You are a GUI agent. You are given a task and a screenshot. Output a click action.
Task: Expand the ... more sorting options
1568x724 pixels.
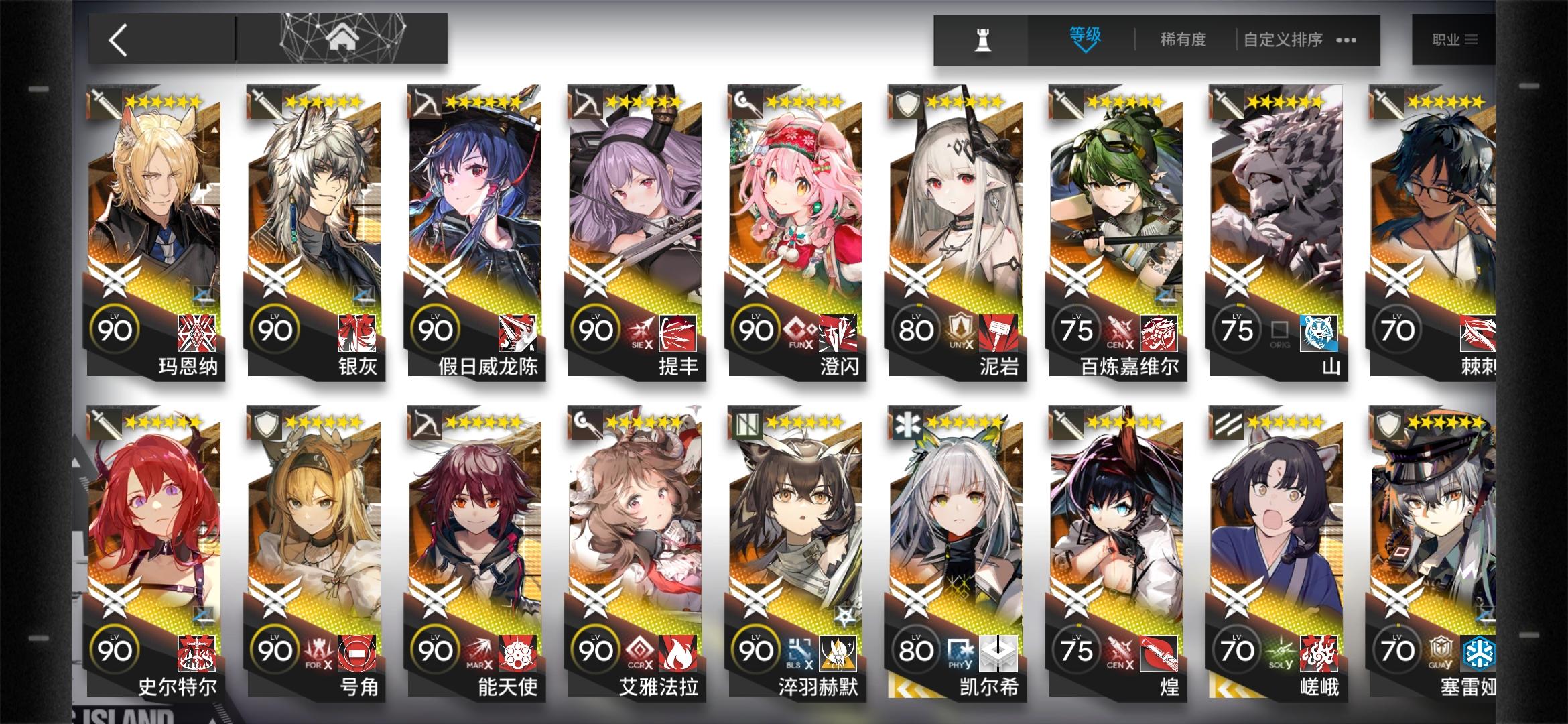coord(1347,40)
